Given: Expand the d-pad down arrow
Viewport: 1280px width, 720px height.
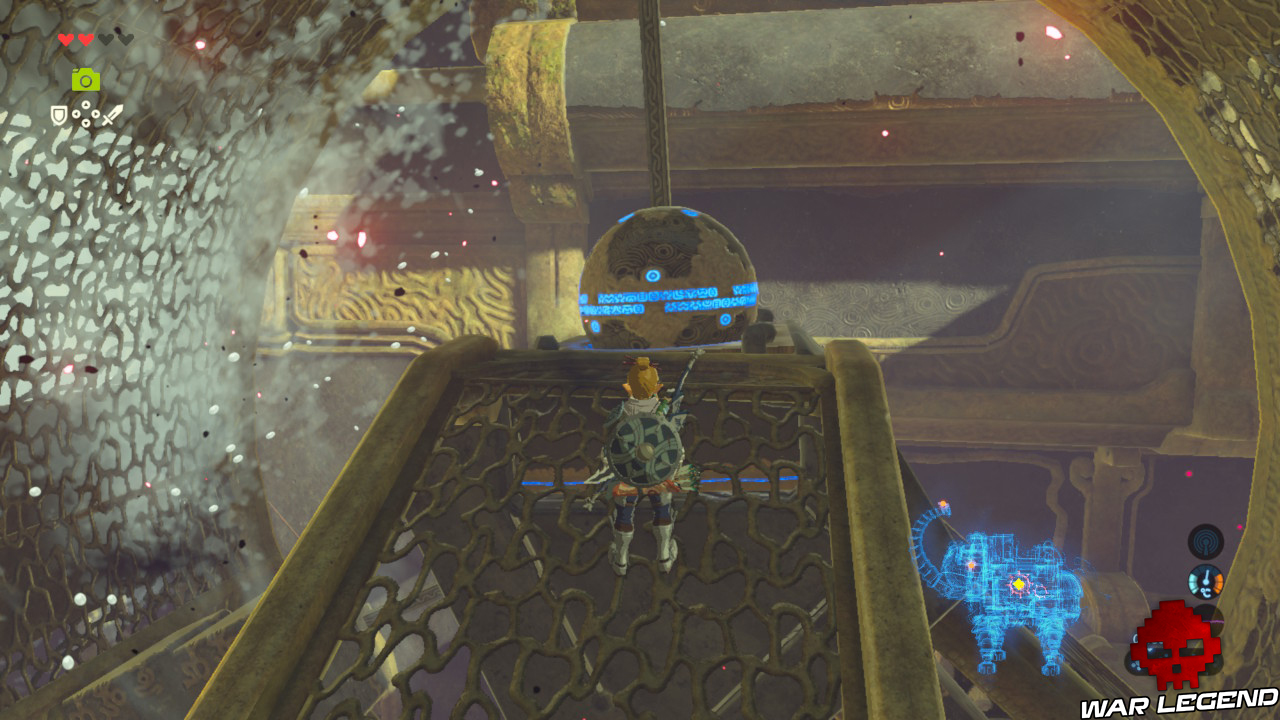Looking at the screenshot, I should point(85,123).
